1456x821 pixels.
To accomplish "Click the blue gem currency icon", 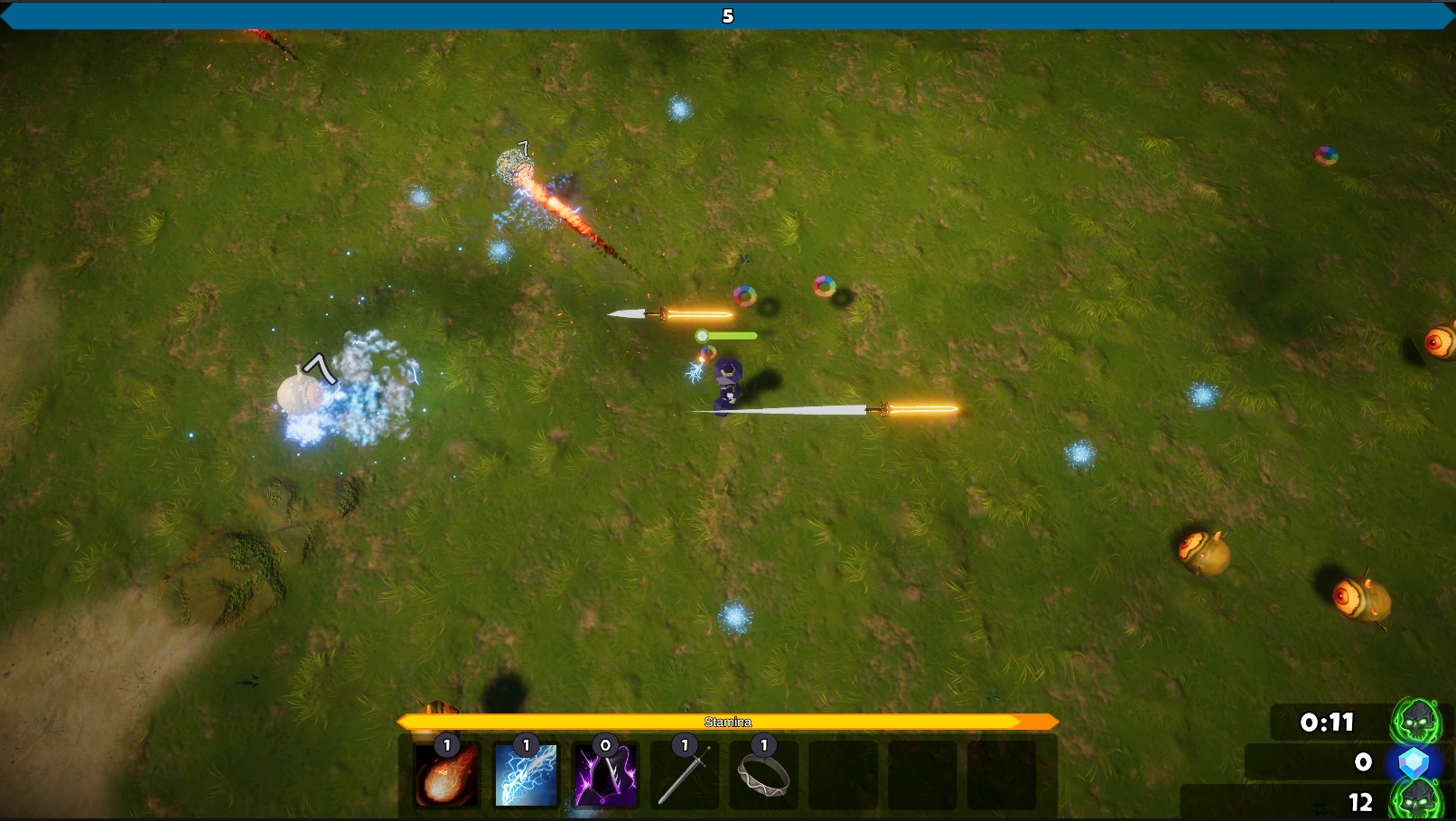I will coord(1415,761).
